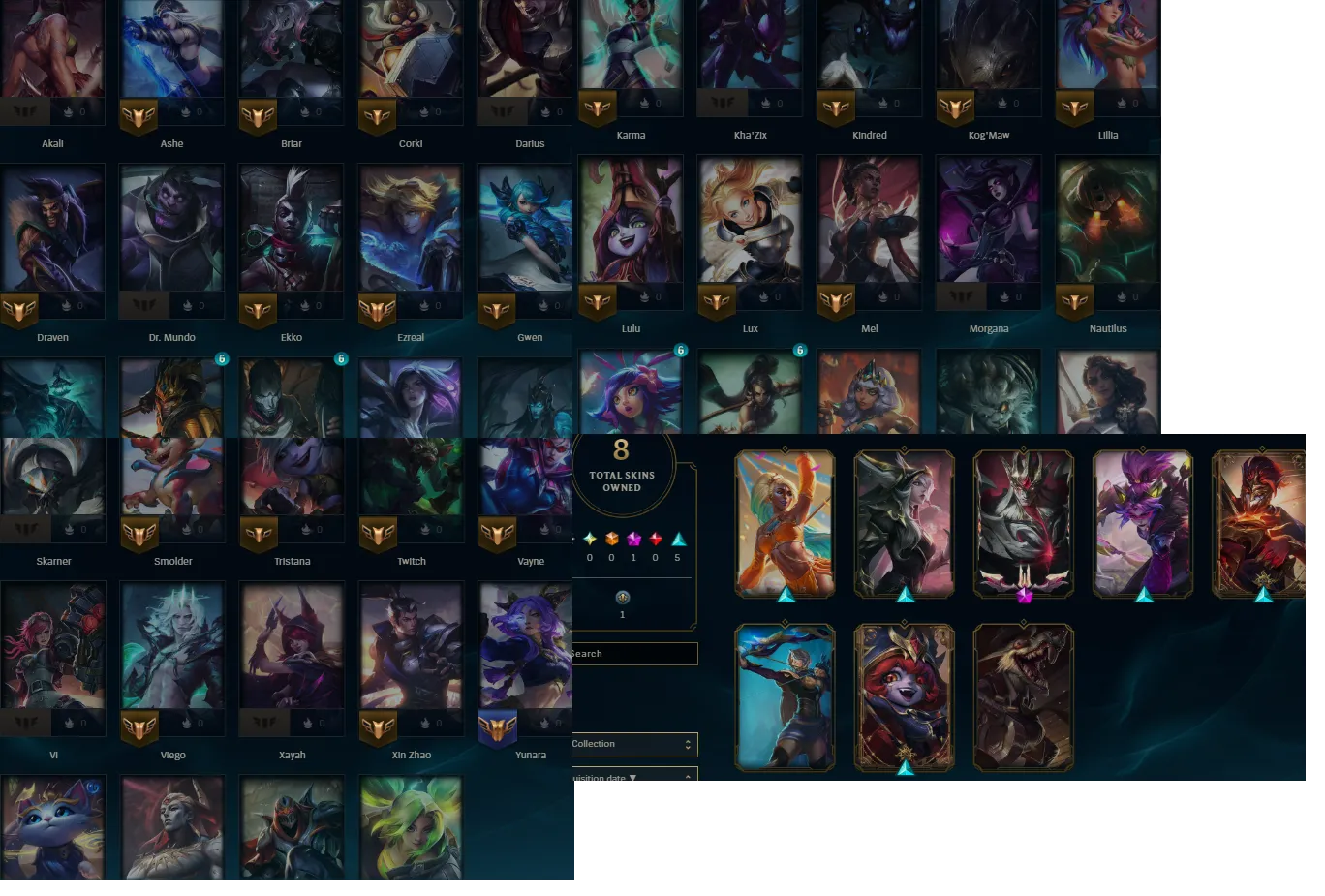Click the mastery crest banner under Draven

(x=18, y=312)
